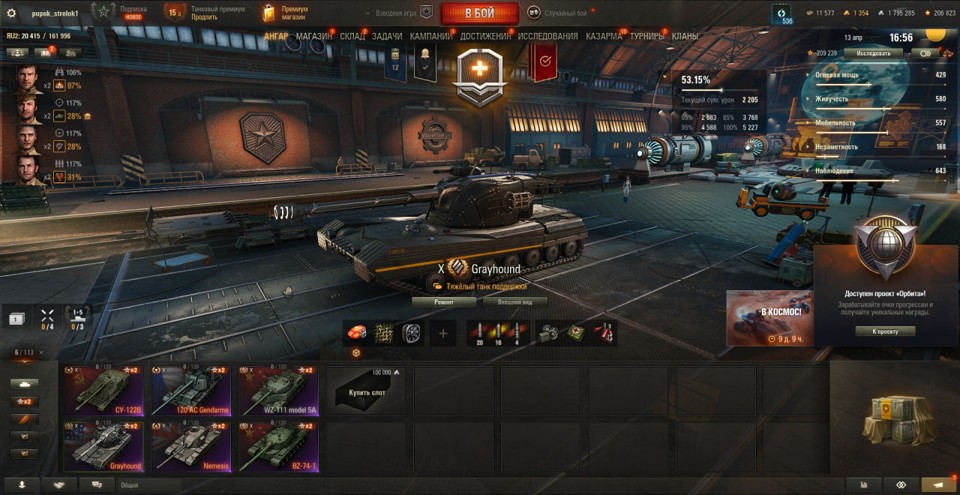Go to the КАМПАНИИ tab
The height and width of the screenshot is (495, 960).
point(430,36)
